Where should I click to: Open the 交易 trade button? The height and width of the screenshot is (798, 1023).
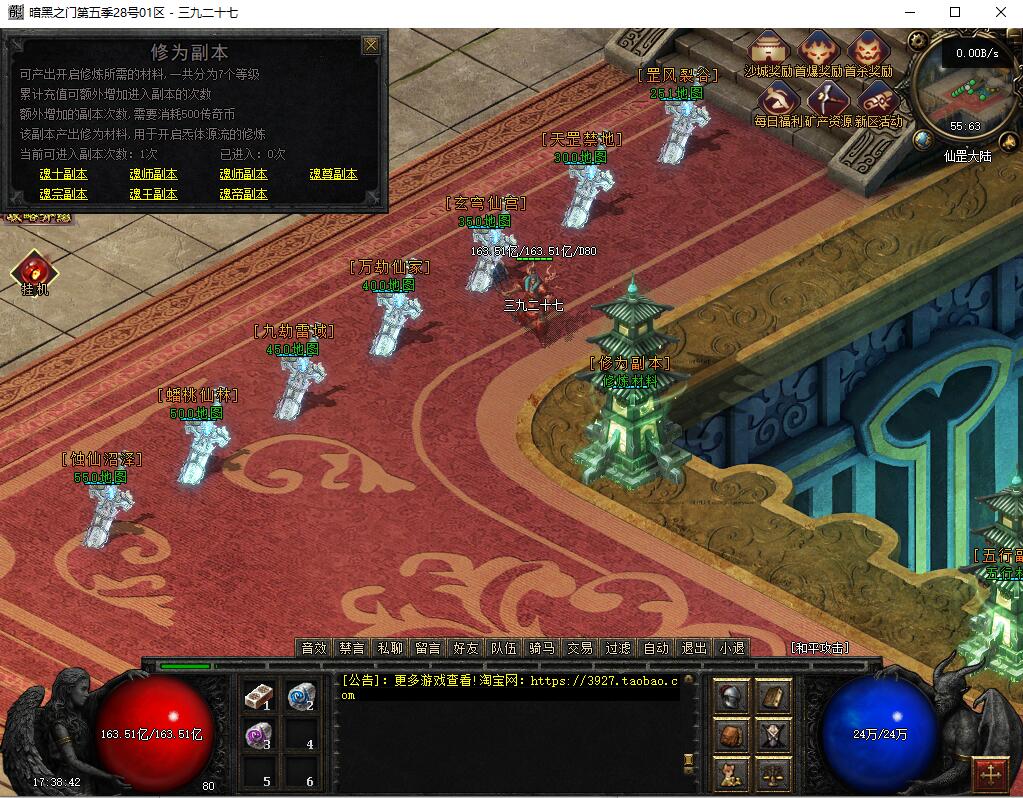click(x=580, y=648)
